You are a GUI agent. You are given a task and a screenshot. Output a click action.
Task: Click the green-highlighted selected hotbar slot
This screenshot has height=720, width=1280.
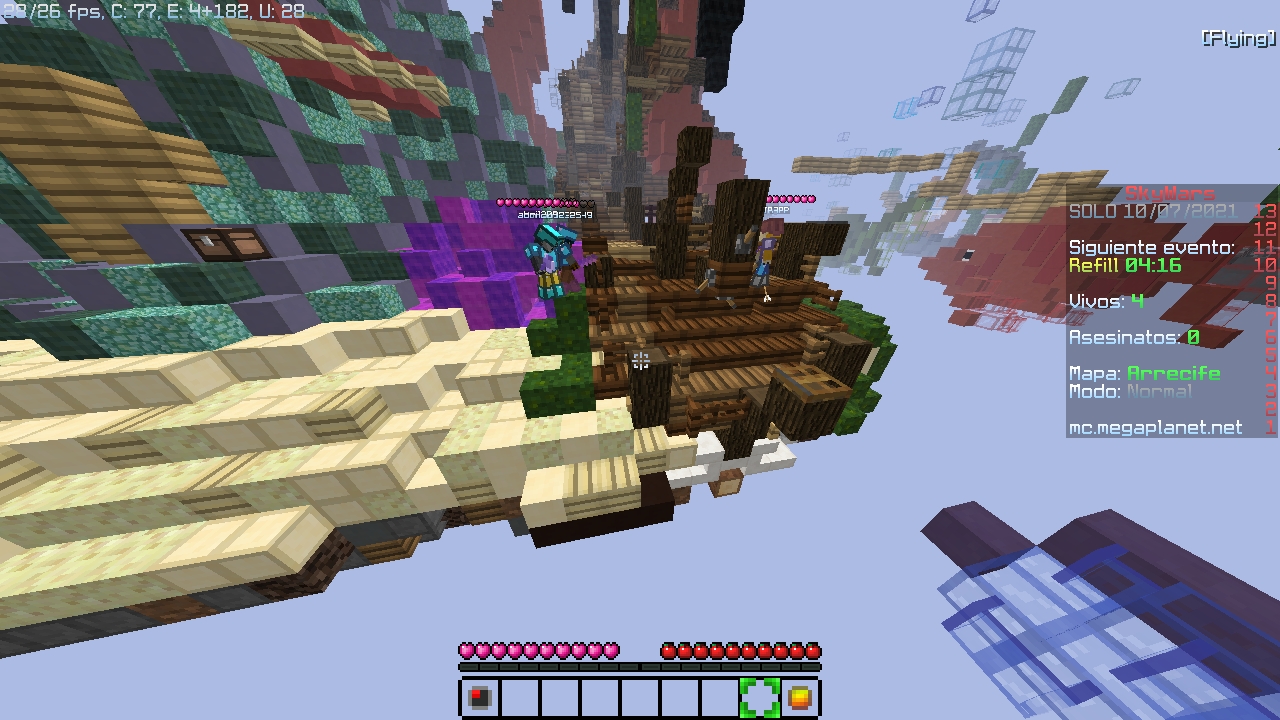[x=759, y=697]
